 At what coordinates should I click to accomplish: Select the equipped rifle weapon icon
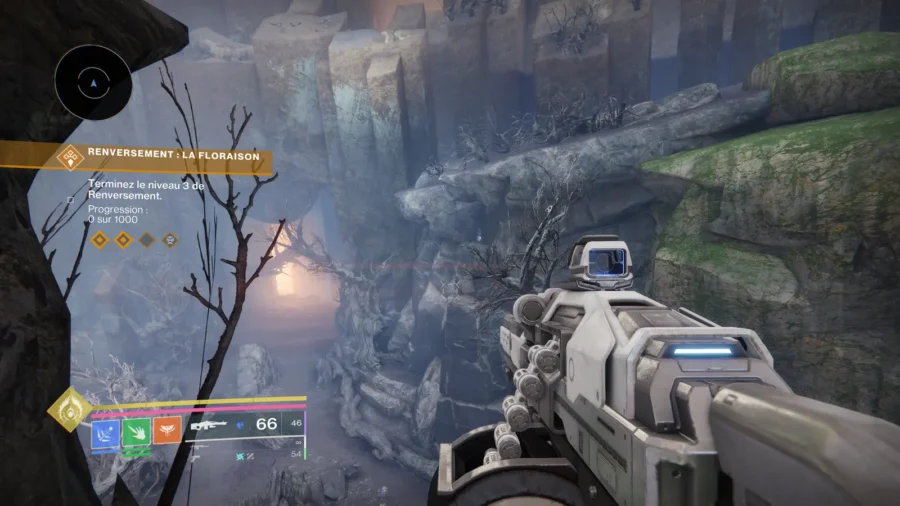211,425
